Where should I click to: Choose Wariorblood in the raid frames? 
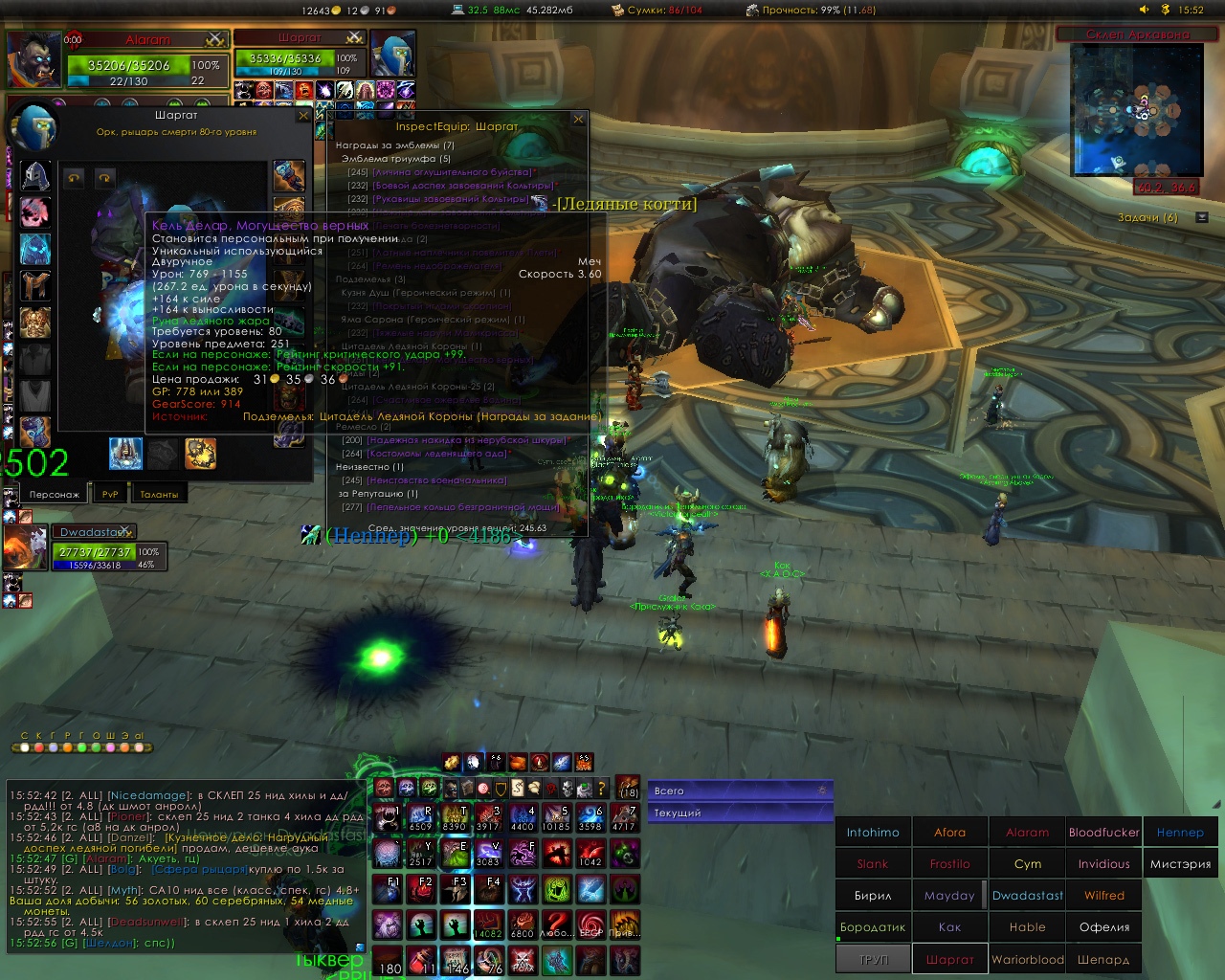pyautogui.click(x=1027, y=959)
